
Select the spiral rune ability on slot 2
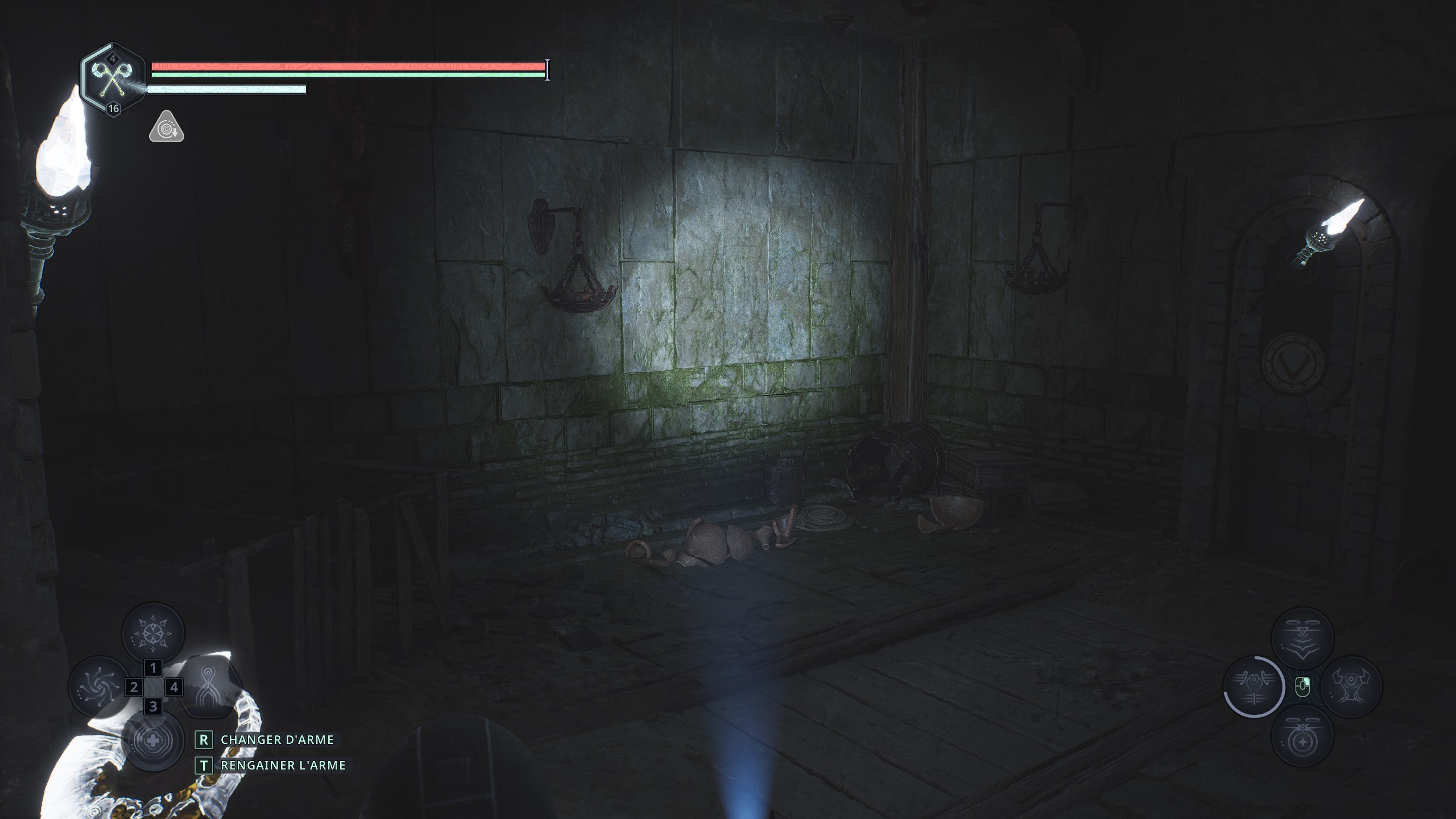pos(99,687)
